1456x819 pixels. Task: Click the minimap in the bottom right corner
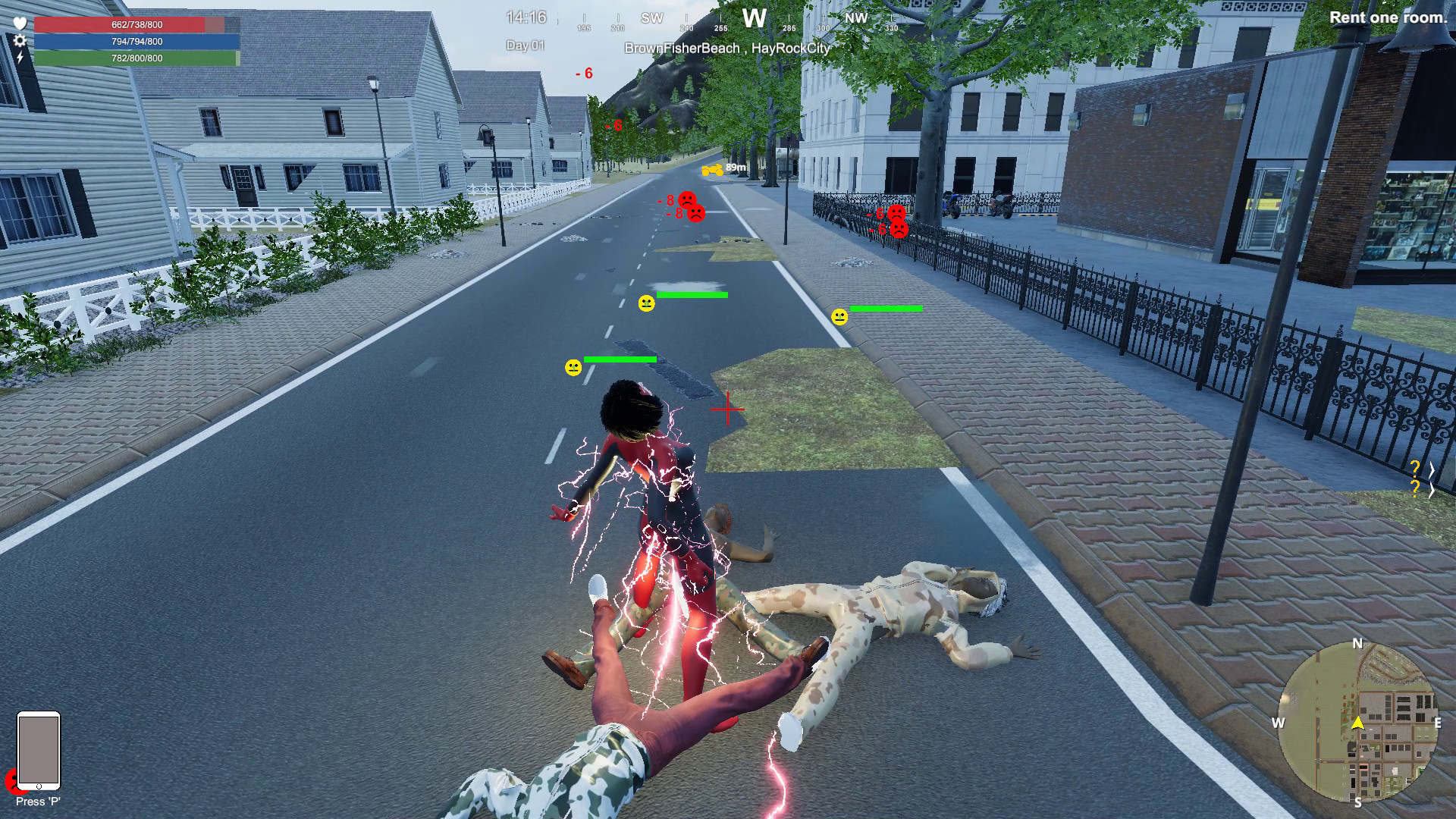1360,723
